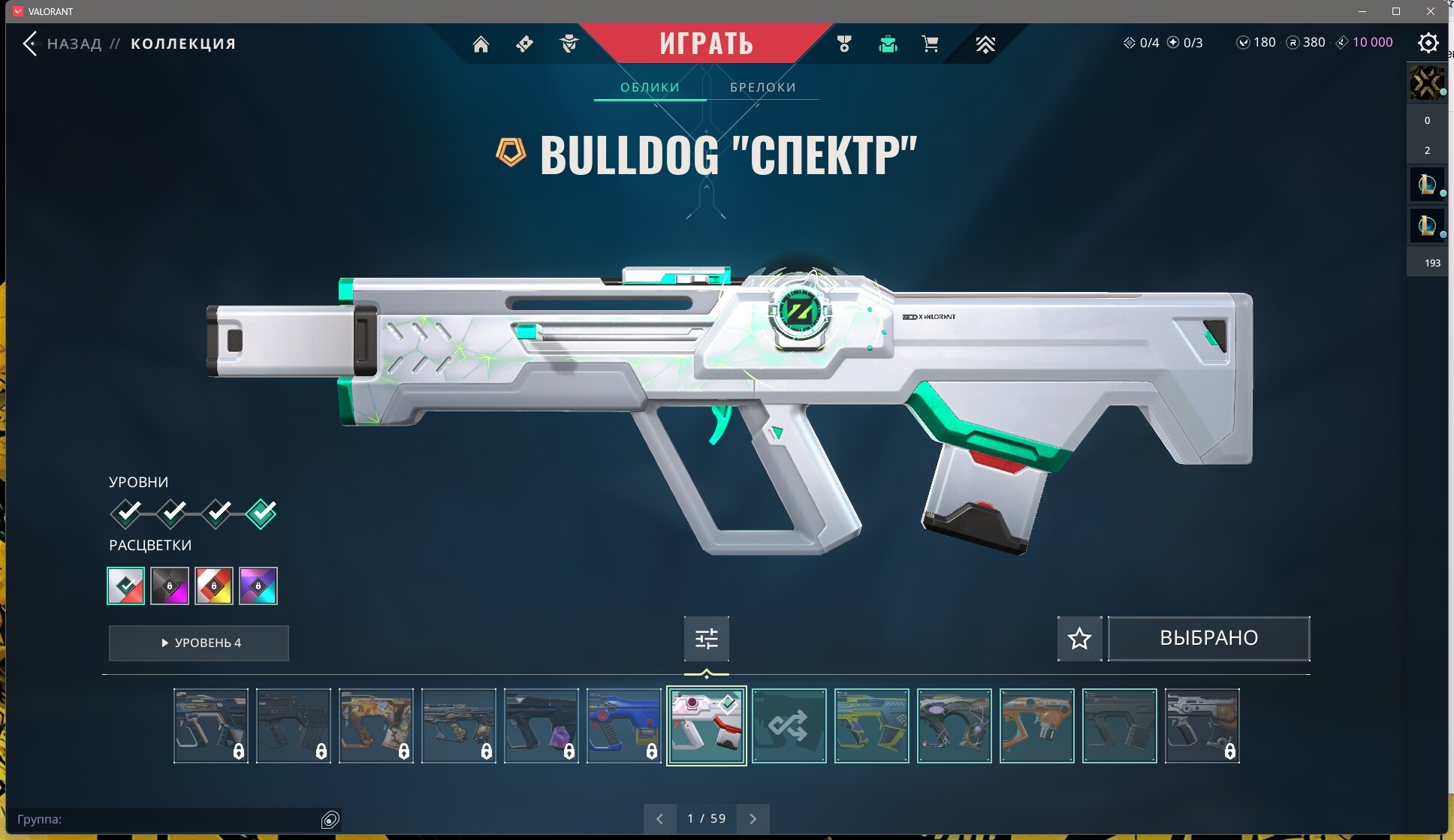The width and height of the screenshot is (1454, 840).
Task: Go to the next skin page
Action: (x=753, y=819)
